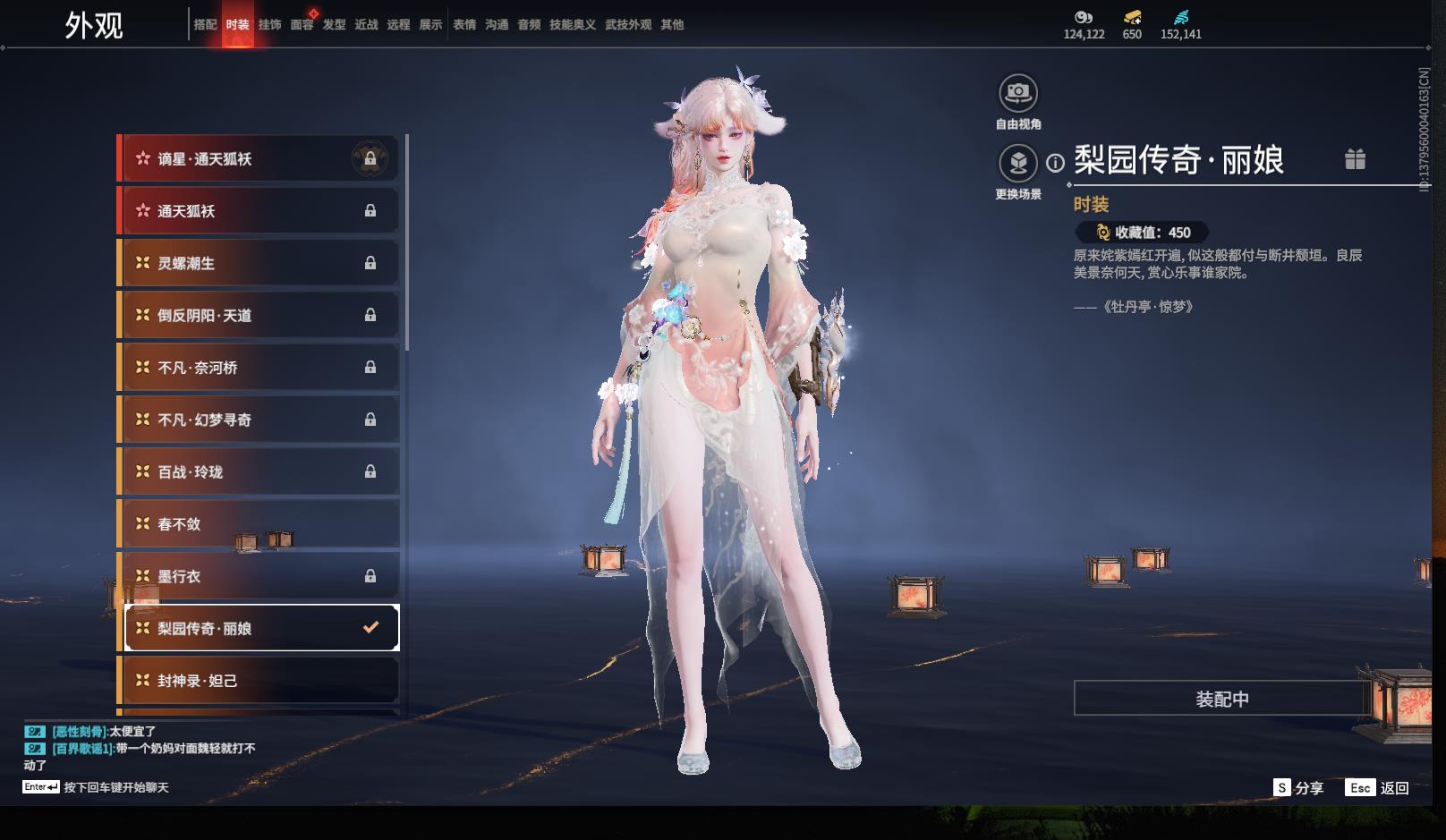This screenshot has width=1446, height=840.
Task: Switch to 武技外观 tab
Action: 627,25
